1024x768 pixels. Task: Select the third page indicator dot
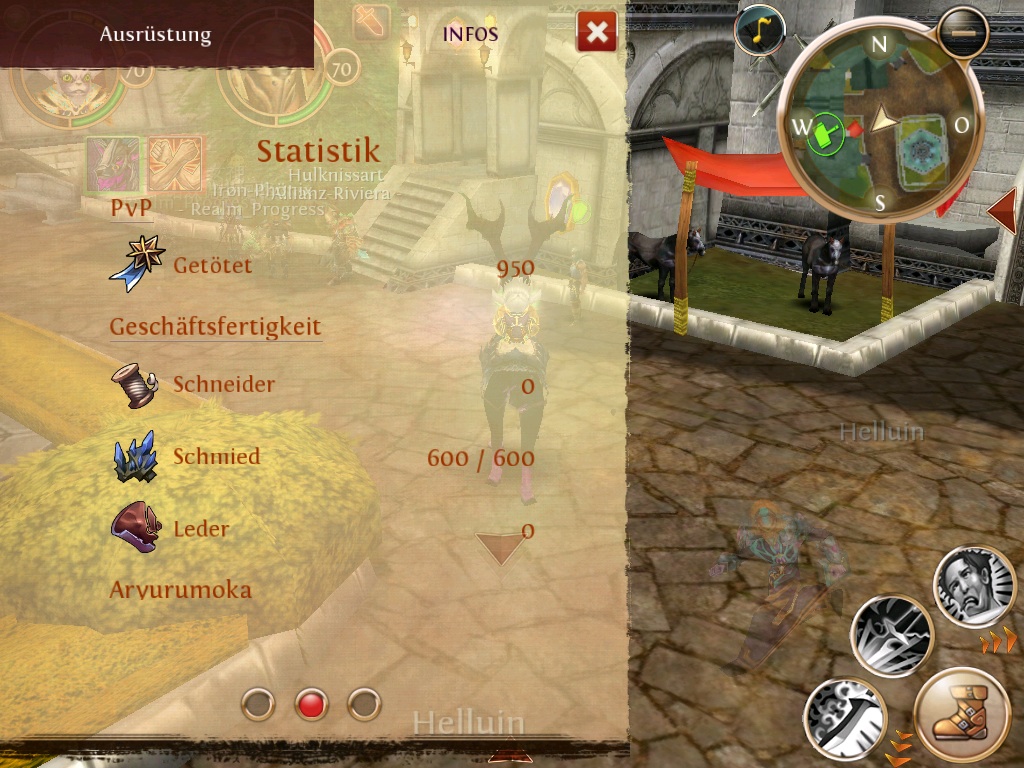pos(364,704)
